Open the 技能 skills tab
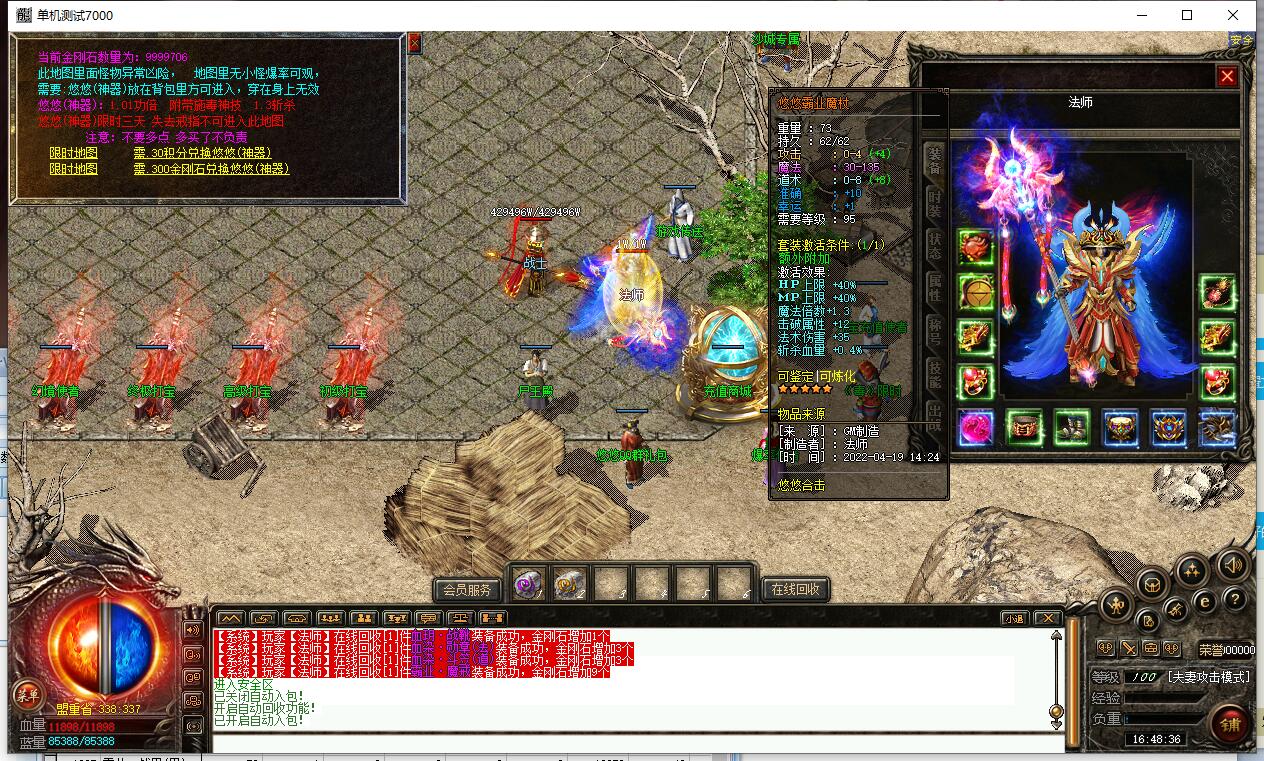This screenshot has height=761, width=1264. (x=934, y=373)
